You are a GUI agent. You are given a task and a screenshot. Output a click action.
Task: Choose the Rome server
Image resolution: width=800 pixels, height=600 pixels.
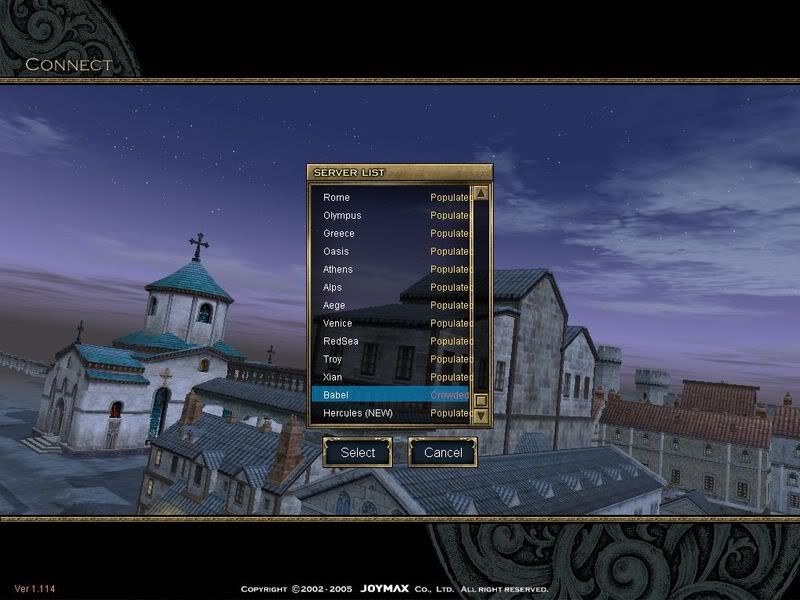390,197
